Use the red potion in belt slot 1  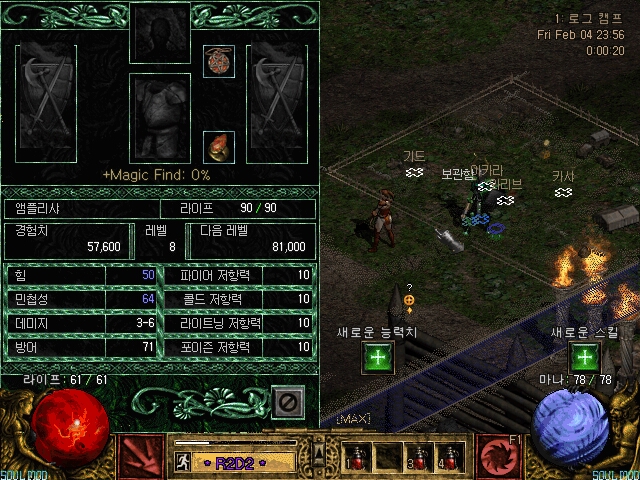(356, 460)
